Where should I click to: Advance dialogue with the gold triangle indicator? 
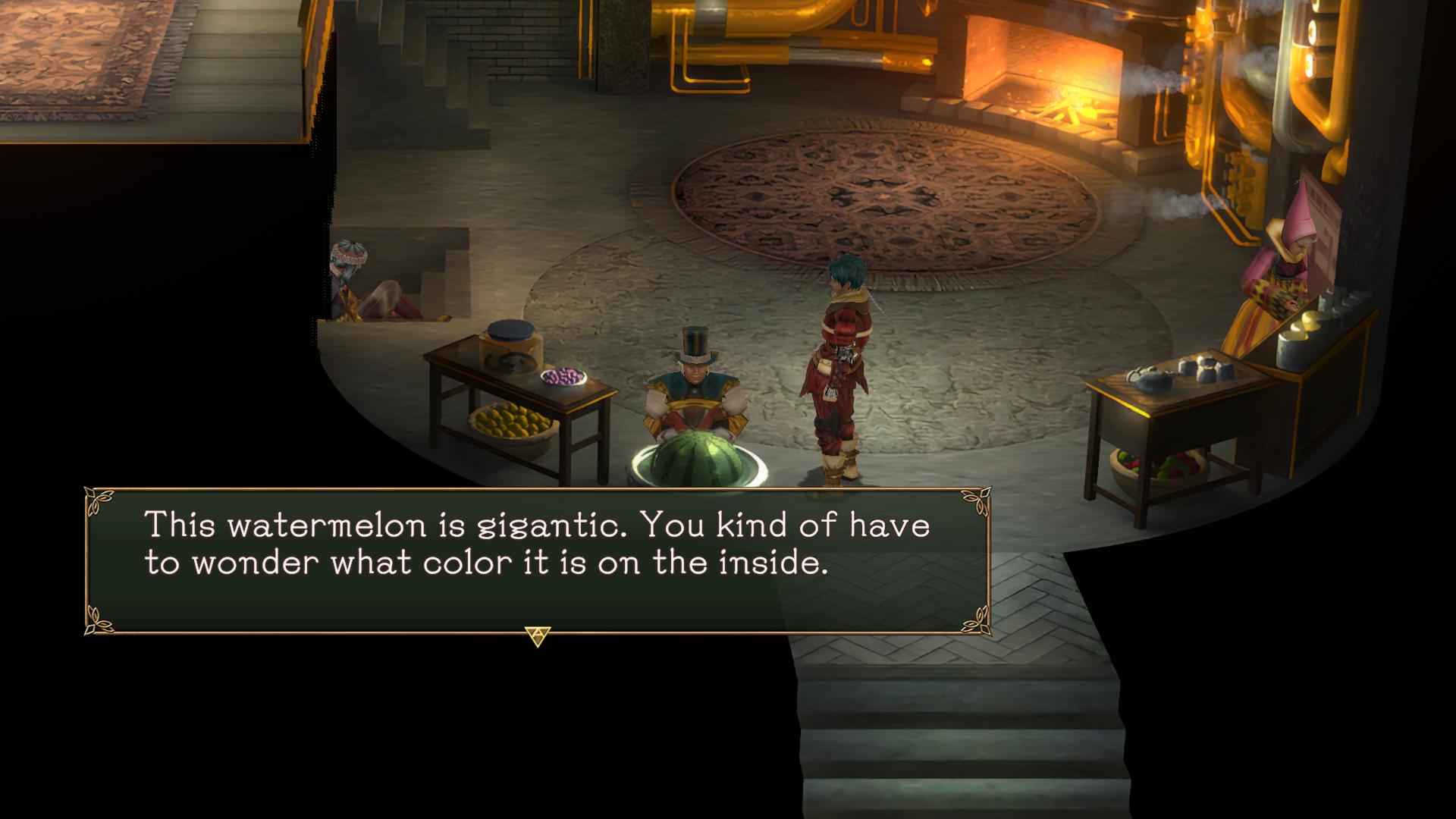pyautogui.click(x=537, y=635)
